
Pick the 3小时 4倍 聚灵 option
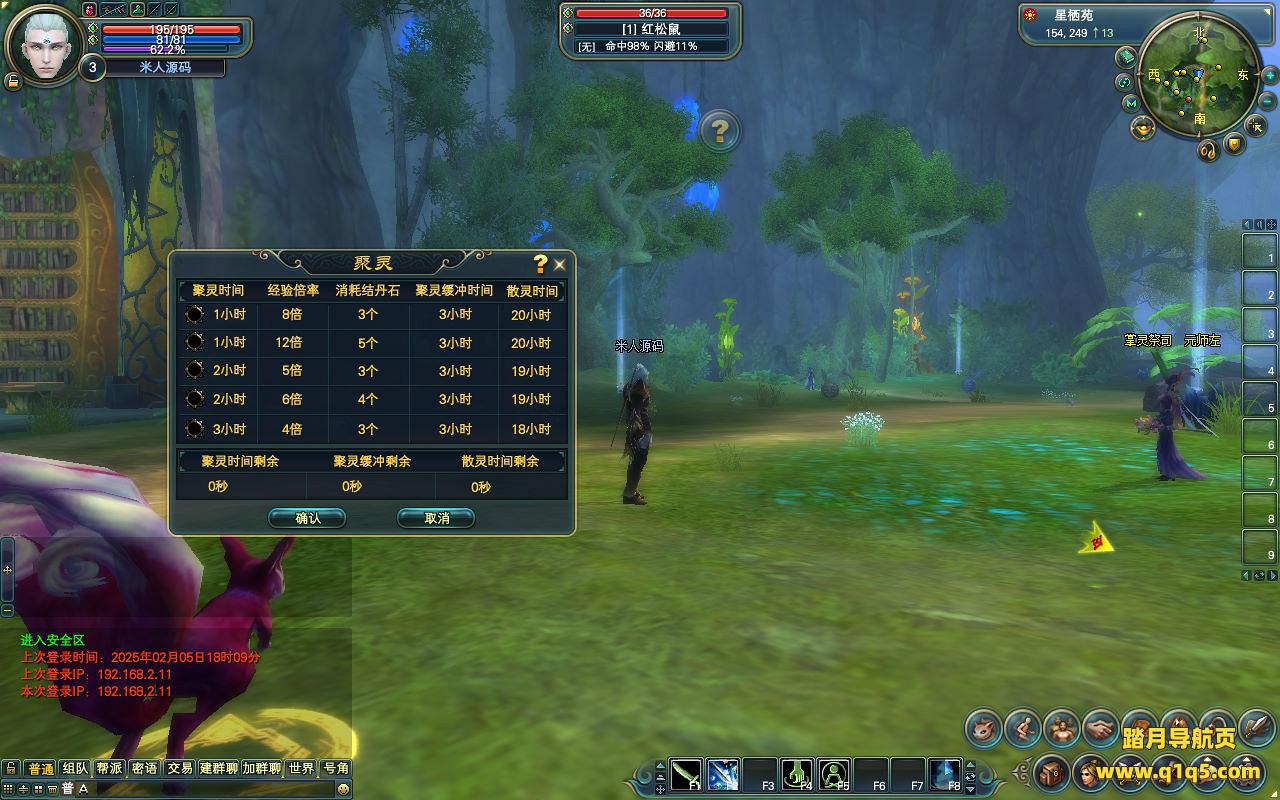pos(195,428)
